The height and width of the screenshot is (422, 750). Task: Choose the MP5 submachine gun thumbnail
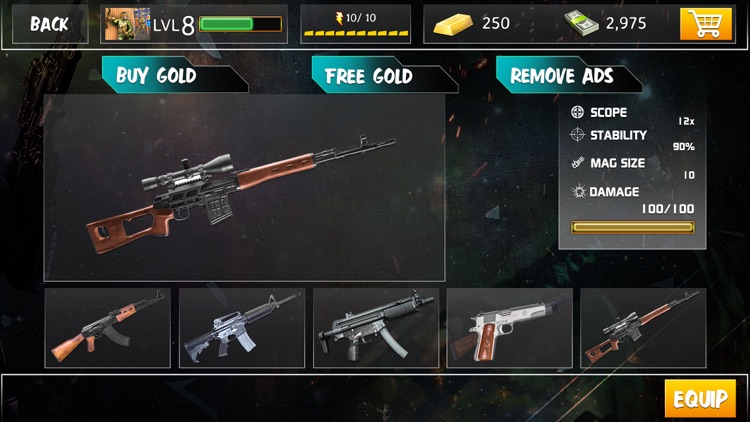(375, 328)
